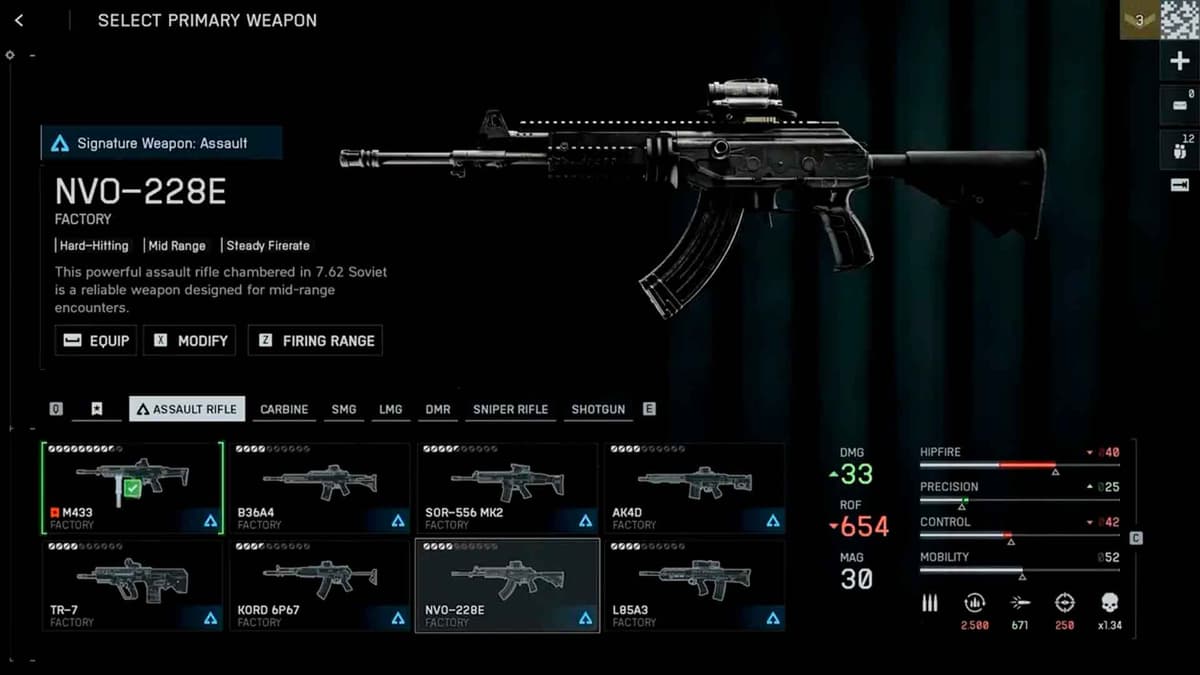Pick the TR-7 weapon tile
1200x675 pixels.
pyautogui.click(x=132, y=585)
